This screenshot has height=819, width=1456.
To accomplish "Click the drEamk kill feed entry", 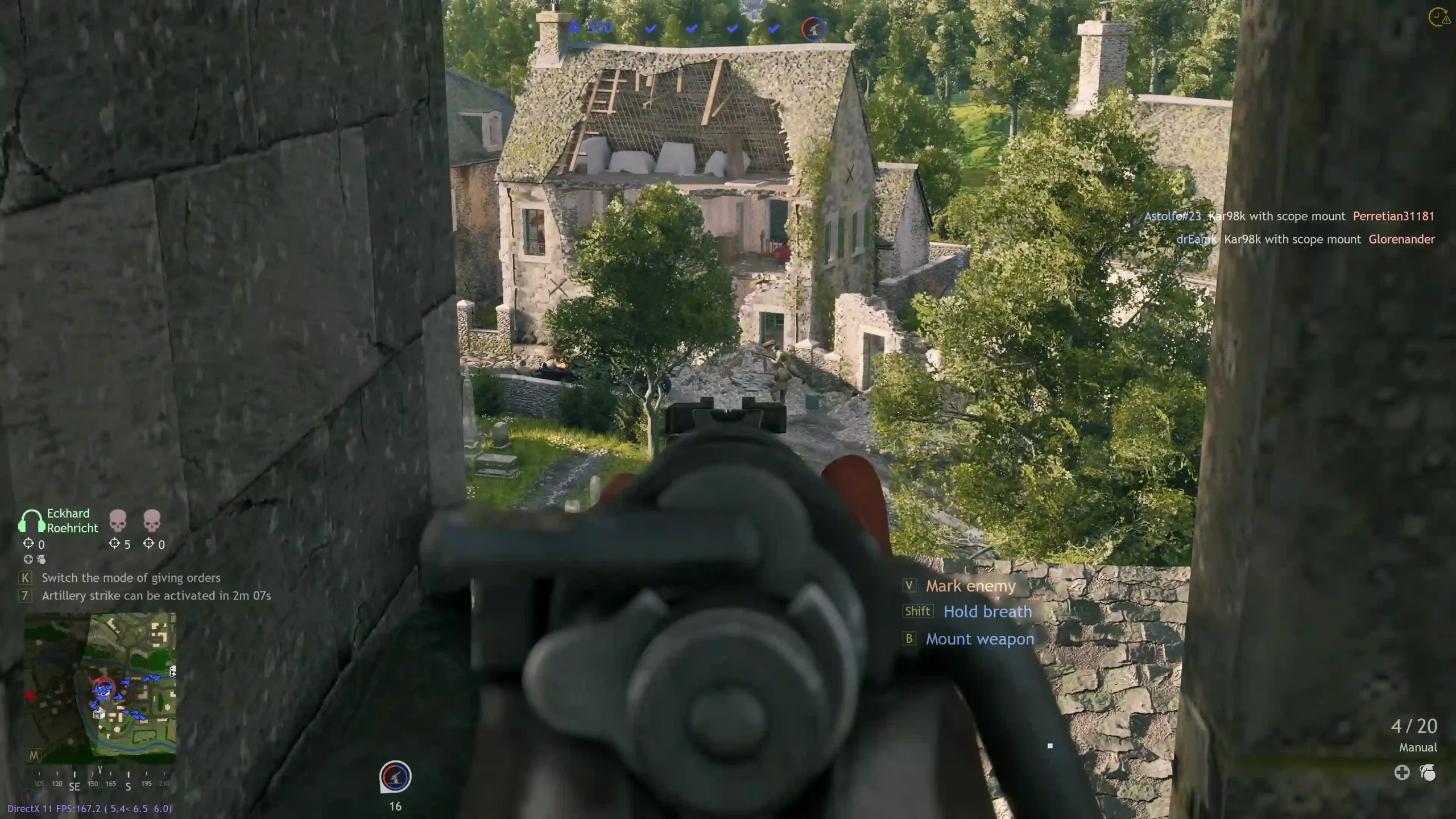I will coord(1305,239).
